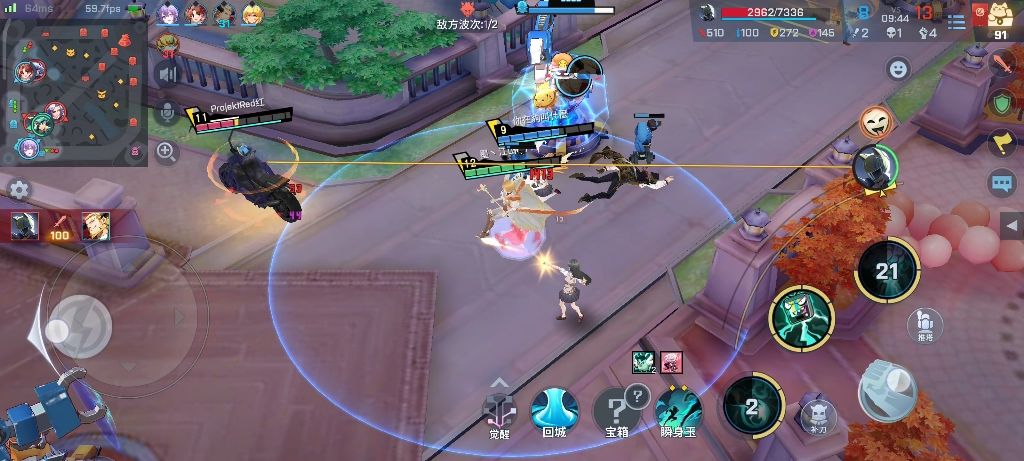The image size is (1024, 461).
Task: Tap the magnifier zoom button
Action: [167, 152]
